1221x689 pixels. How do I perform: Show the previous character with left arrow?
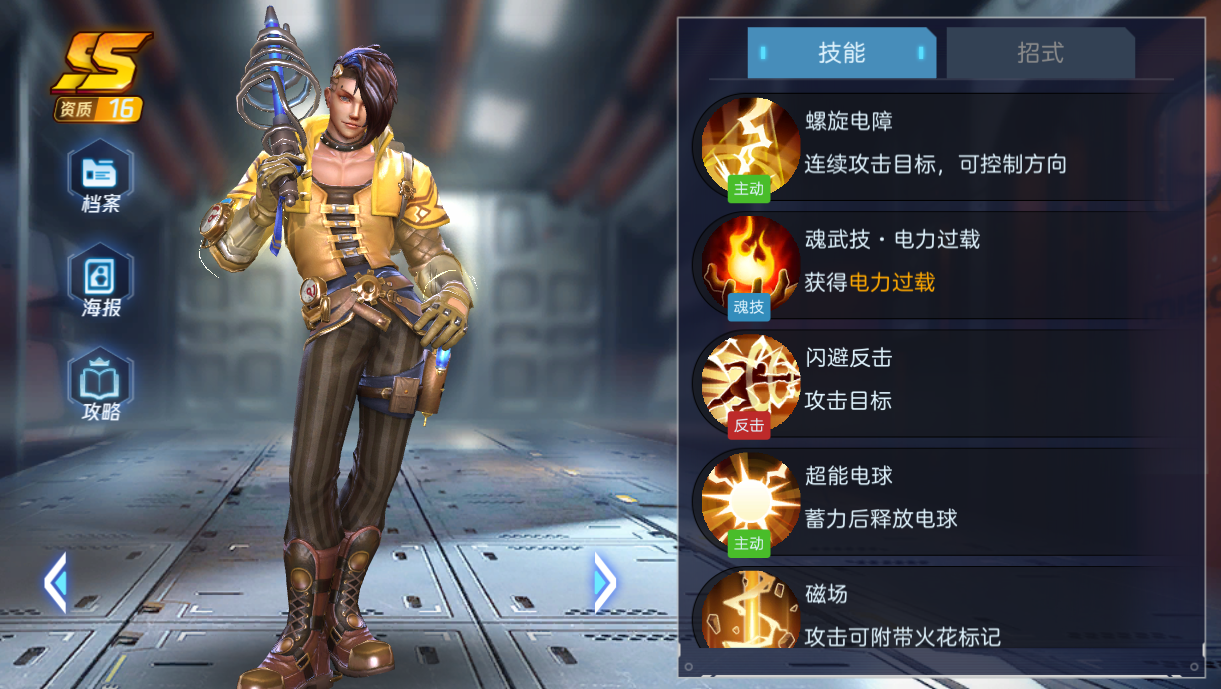[55, 582]
